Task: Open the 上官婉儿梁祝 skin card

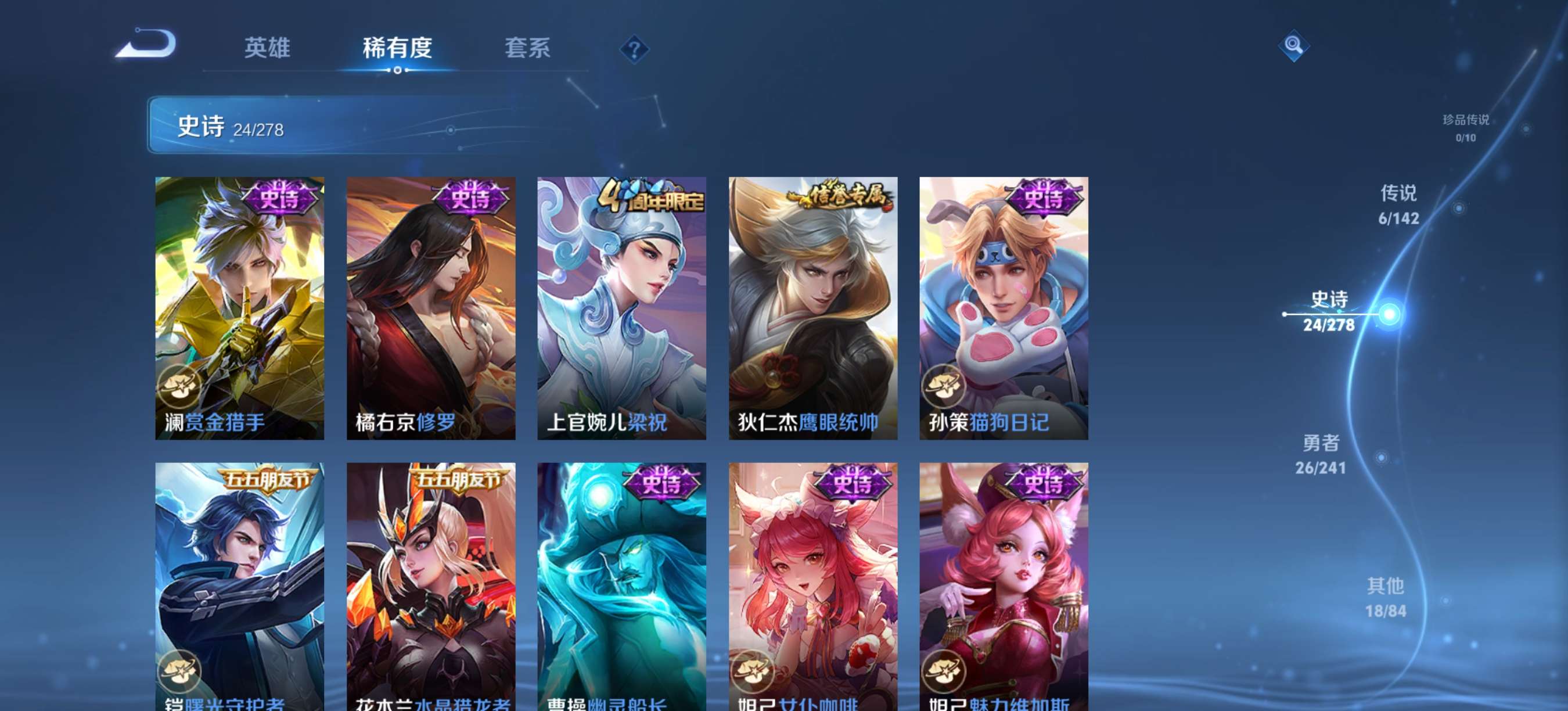Action: (x=624, y=304)
